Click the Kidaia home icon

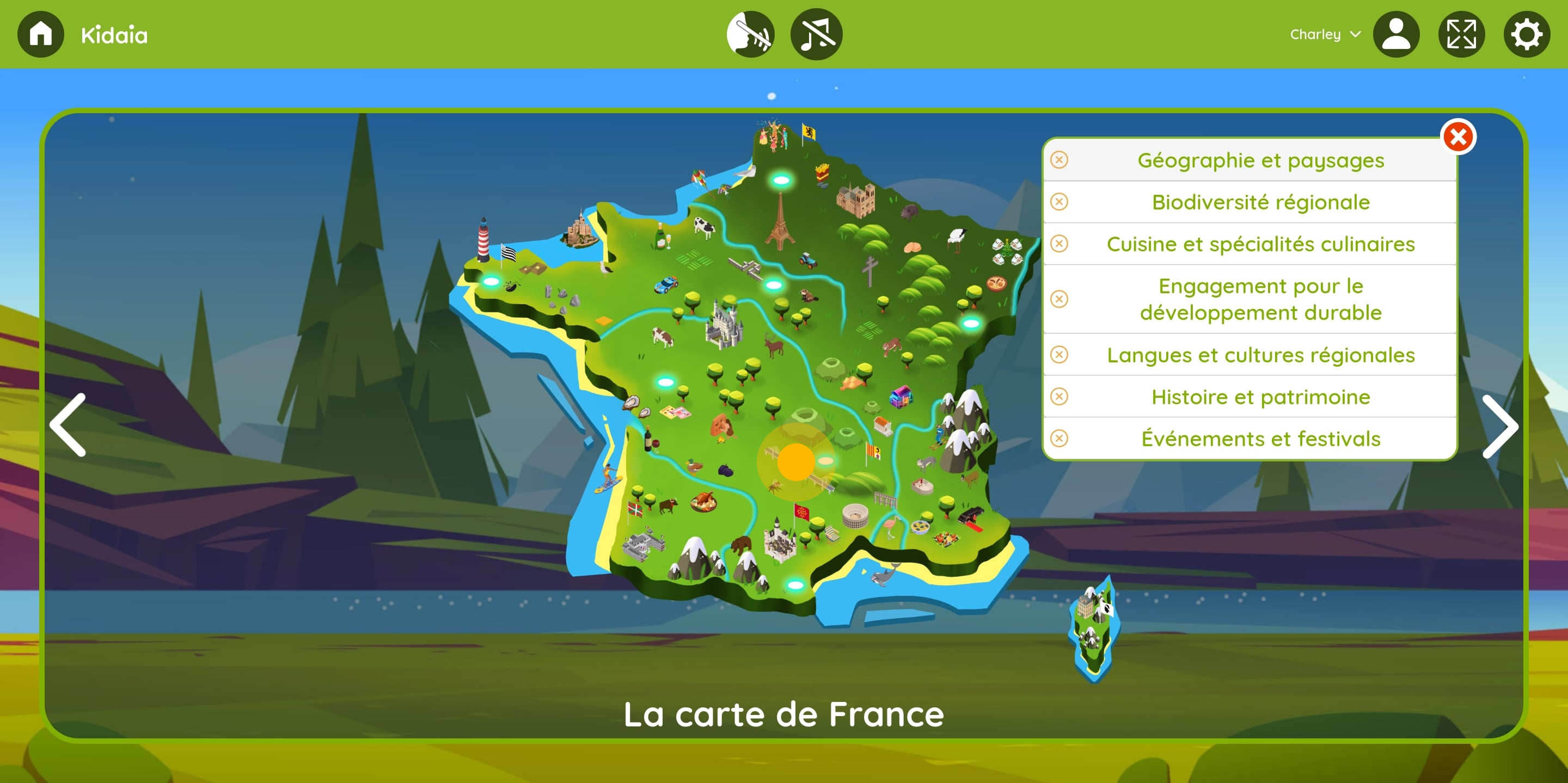40,34
